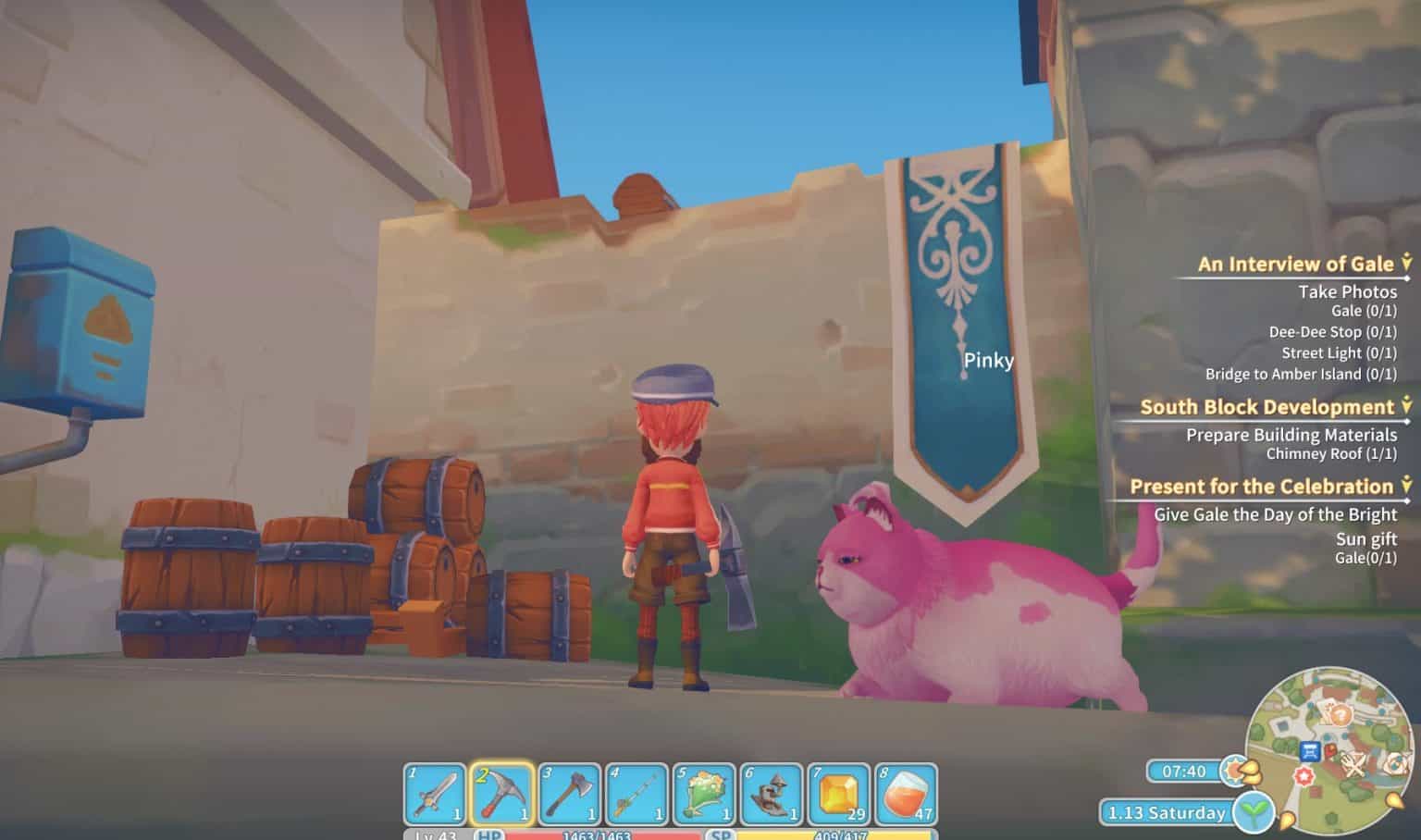Click the sun weather icon beside the clock

1233,770
